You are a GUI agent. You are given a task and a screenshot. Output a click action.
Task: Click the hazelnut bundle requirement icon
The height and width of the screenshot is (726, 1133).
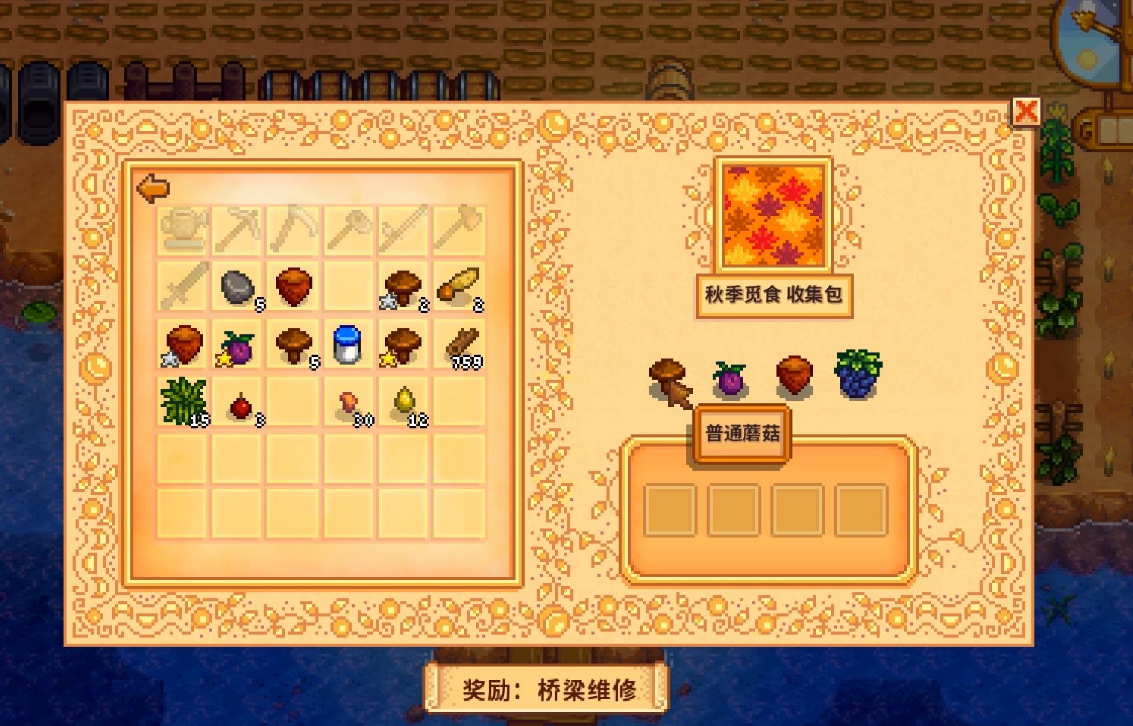[x=794, y=374]
